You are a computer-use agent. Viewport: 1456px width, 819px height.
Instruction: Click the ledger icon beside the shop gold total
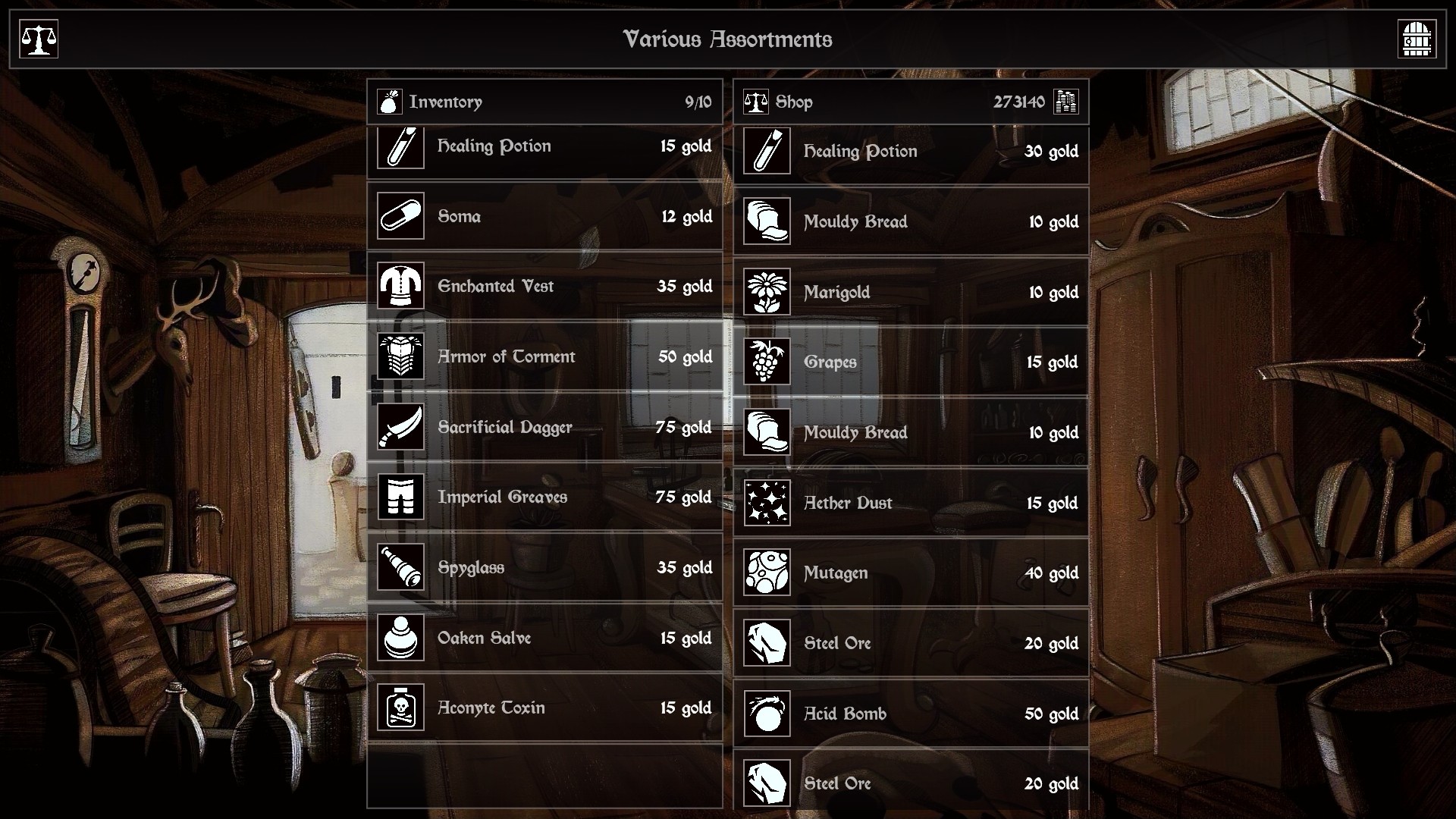[1066, 101]
